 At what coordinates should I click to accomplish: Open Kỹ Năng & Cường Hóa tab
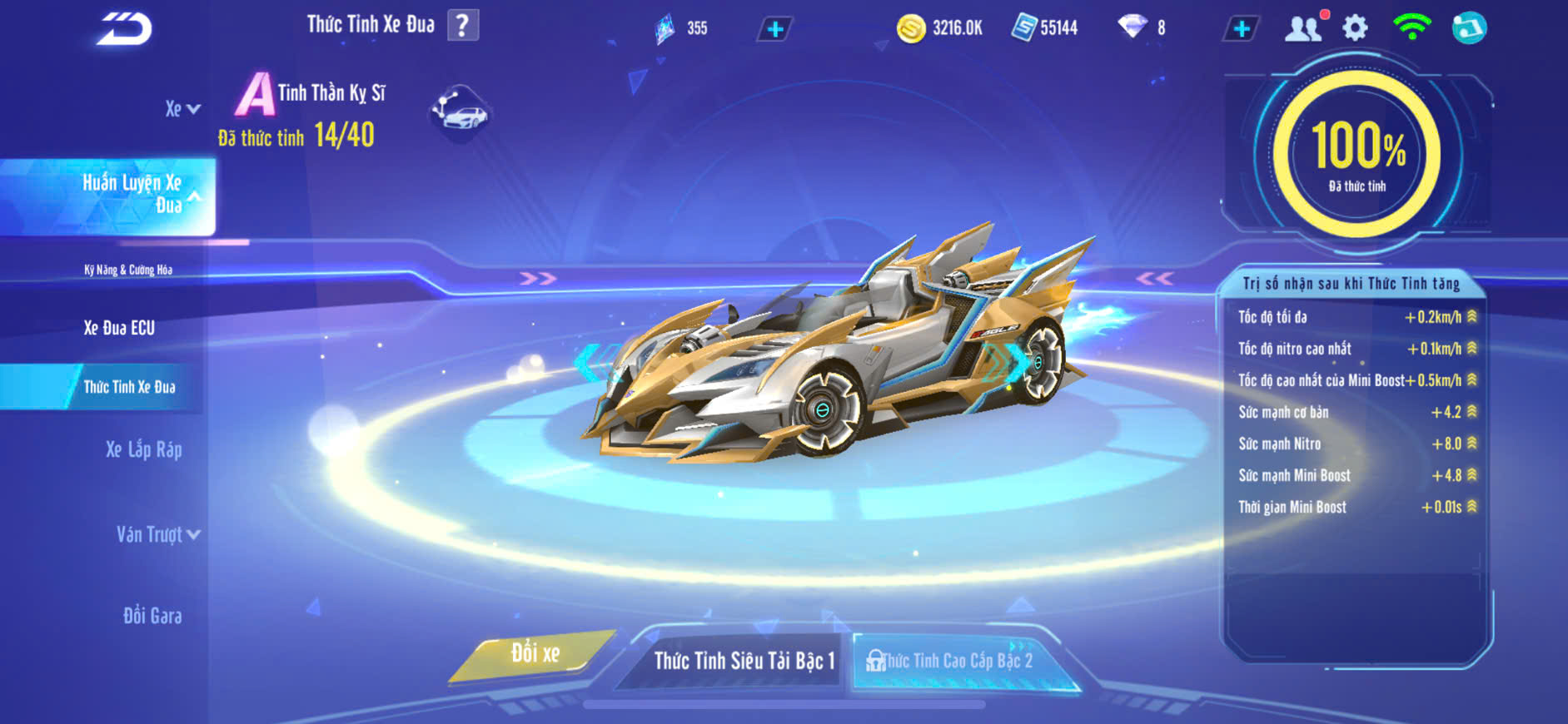point(128,270)
